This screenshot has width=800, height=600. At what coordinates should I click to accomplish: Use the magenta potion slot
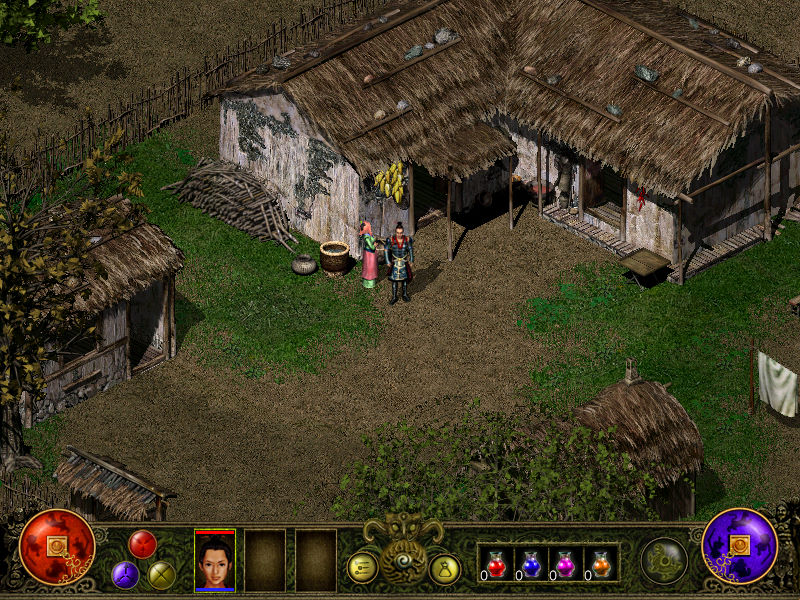point(566,565)
